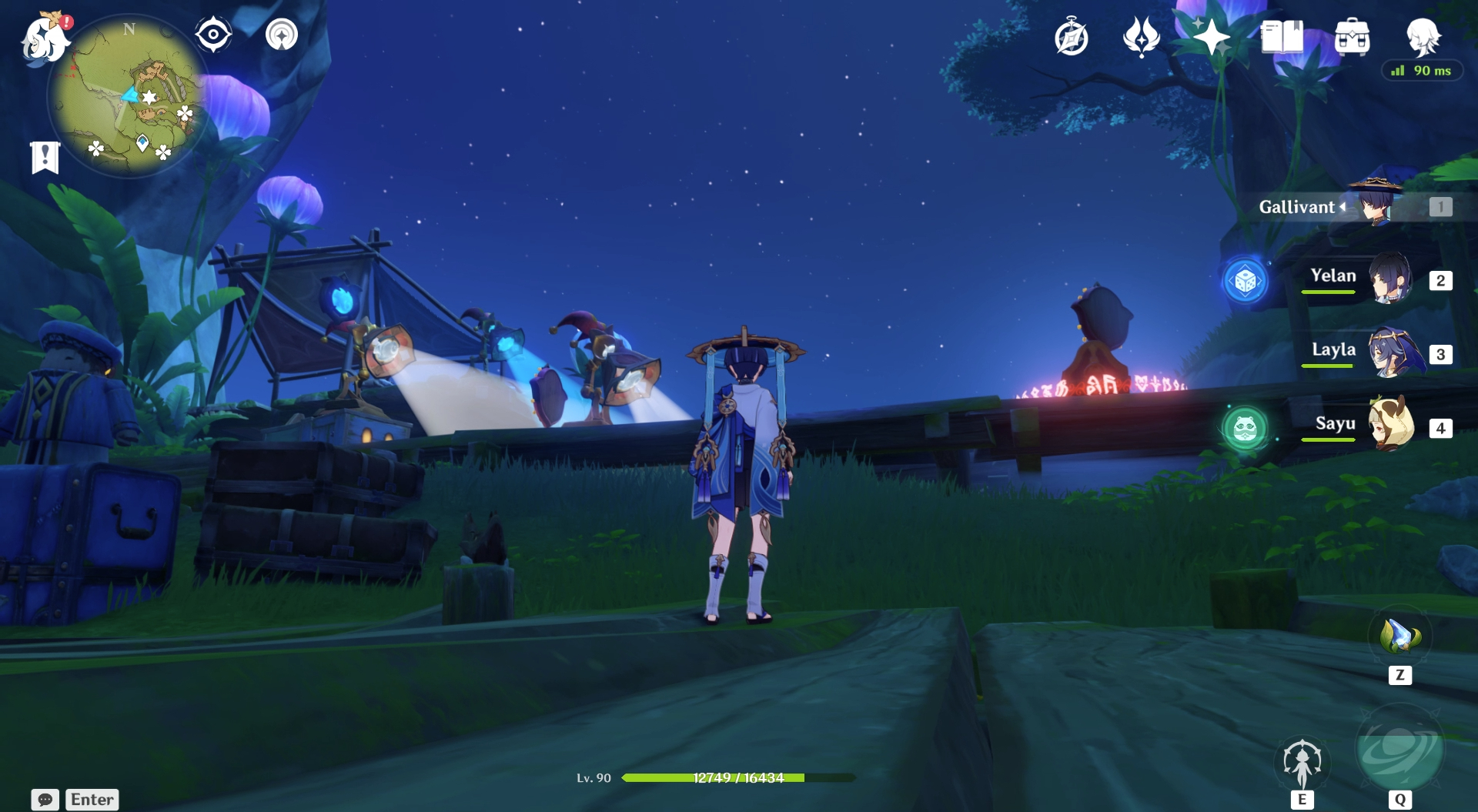Open the inventory backpack icon

[1352, 37]
